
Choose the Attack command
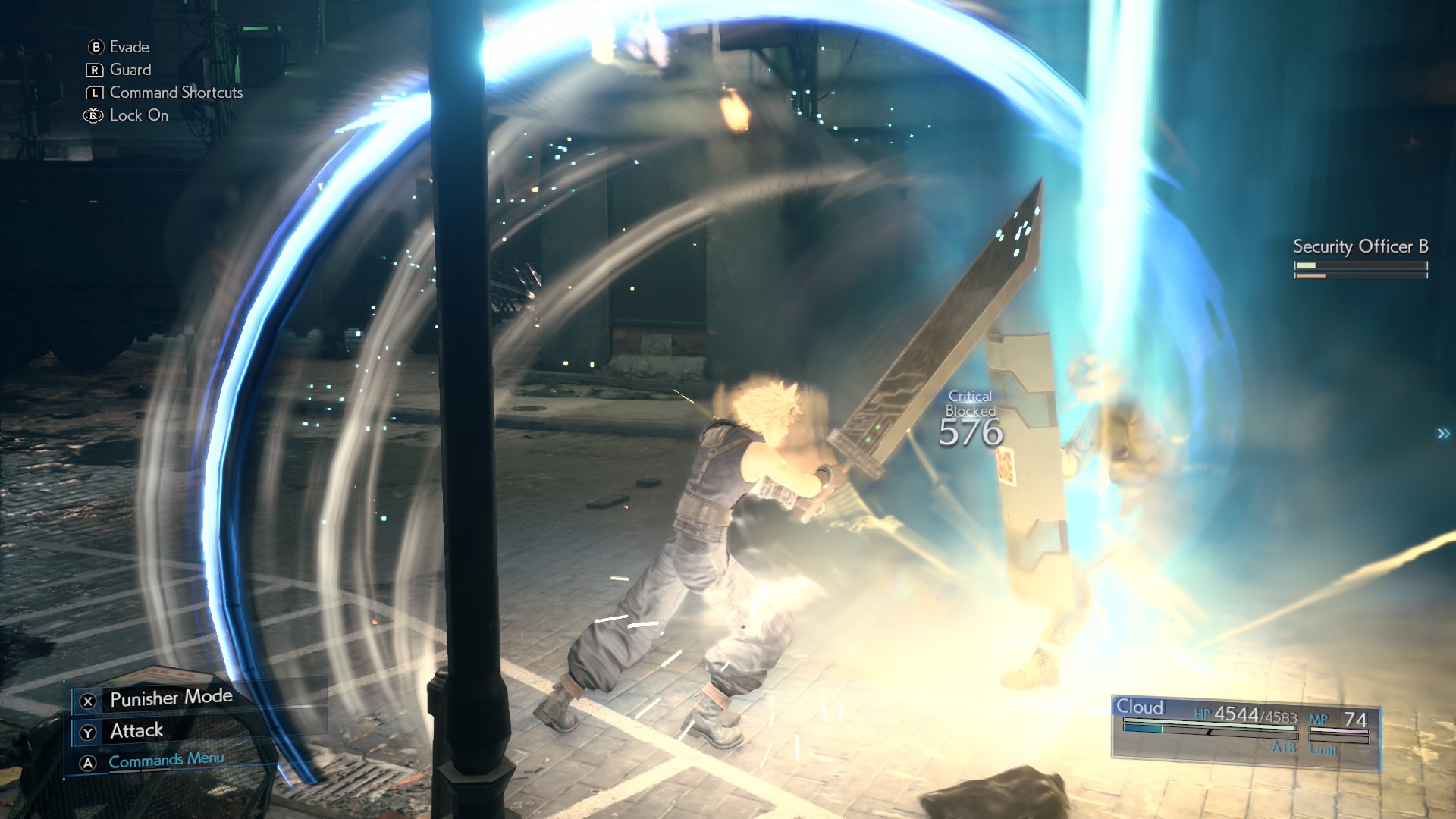tap(136, 731)
